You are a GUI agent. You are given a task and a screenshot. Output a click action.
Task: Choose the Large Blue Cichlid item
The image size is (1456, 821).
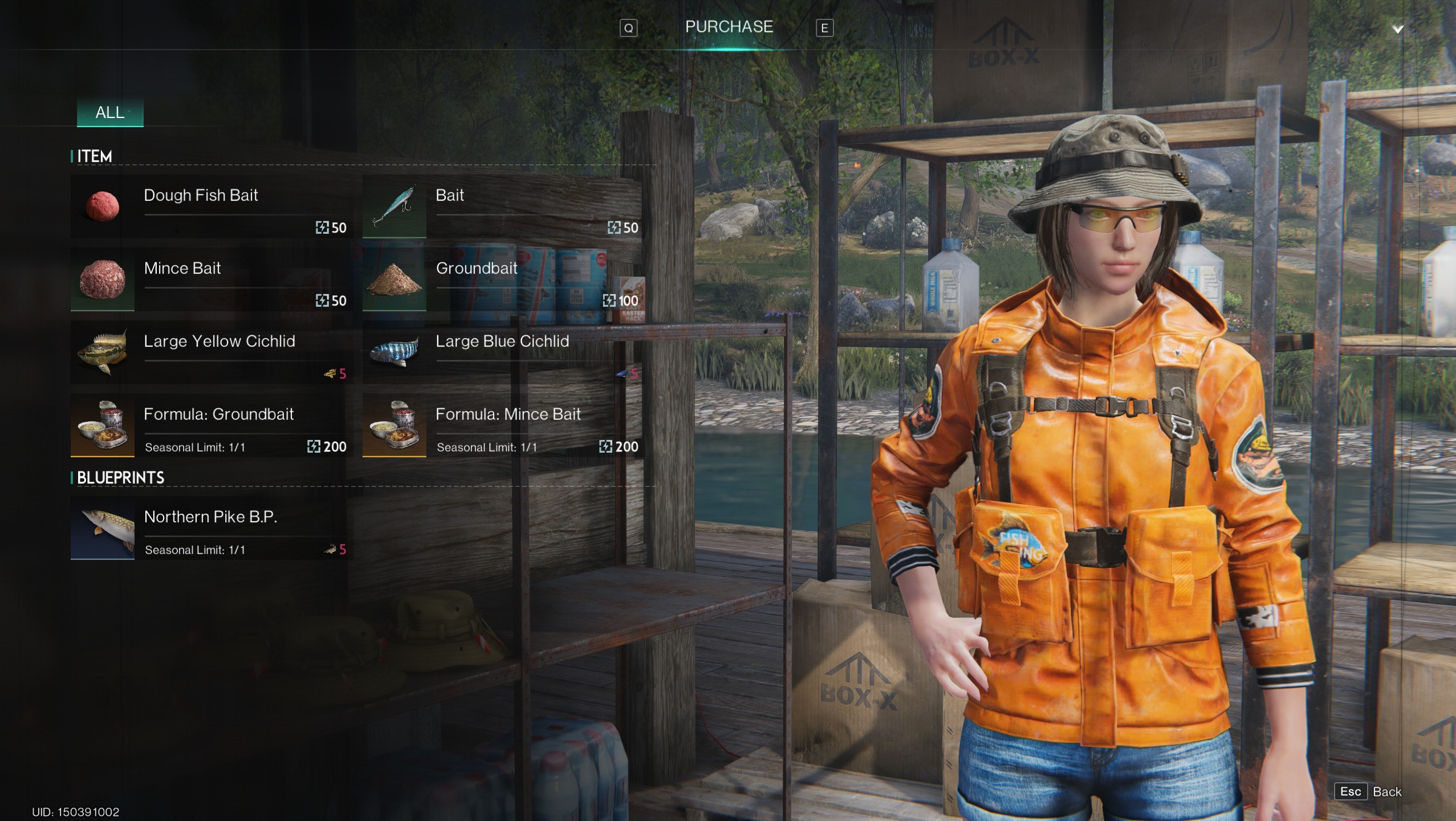(502, 352)
